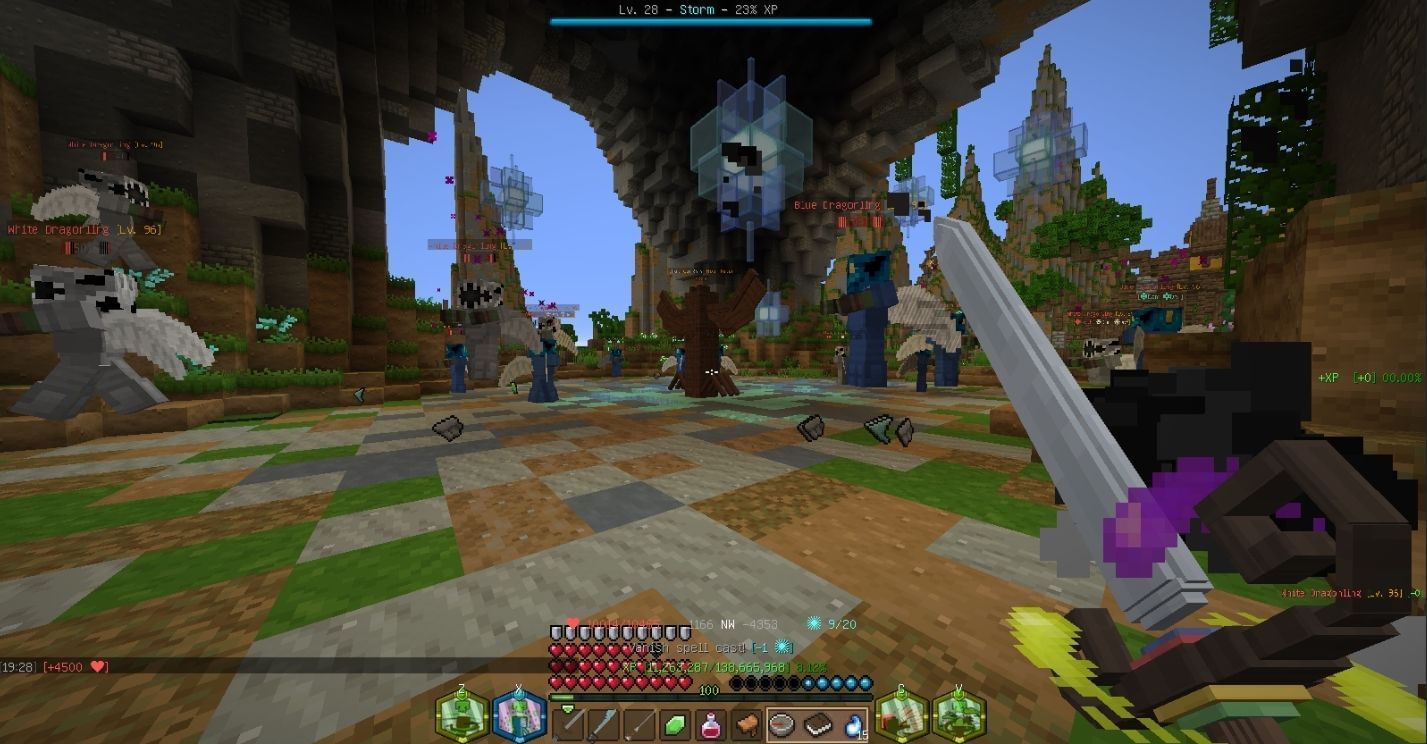The height and width of the screenshot is (744, 1427).
Task: Open the content book in the hotbar
Action: [x=819, y=724]
